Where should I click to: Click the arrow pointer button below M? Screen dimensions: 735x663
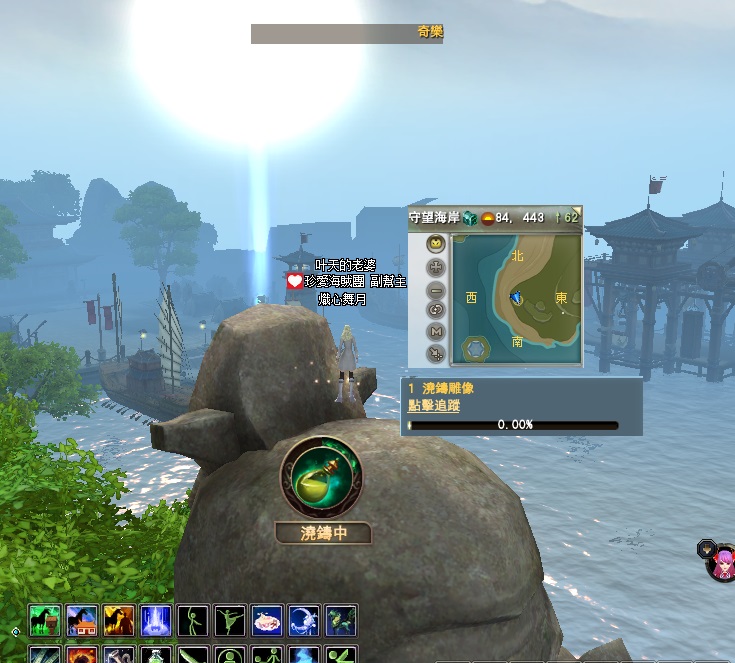click(436, 353)
